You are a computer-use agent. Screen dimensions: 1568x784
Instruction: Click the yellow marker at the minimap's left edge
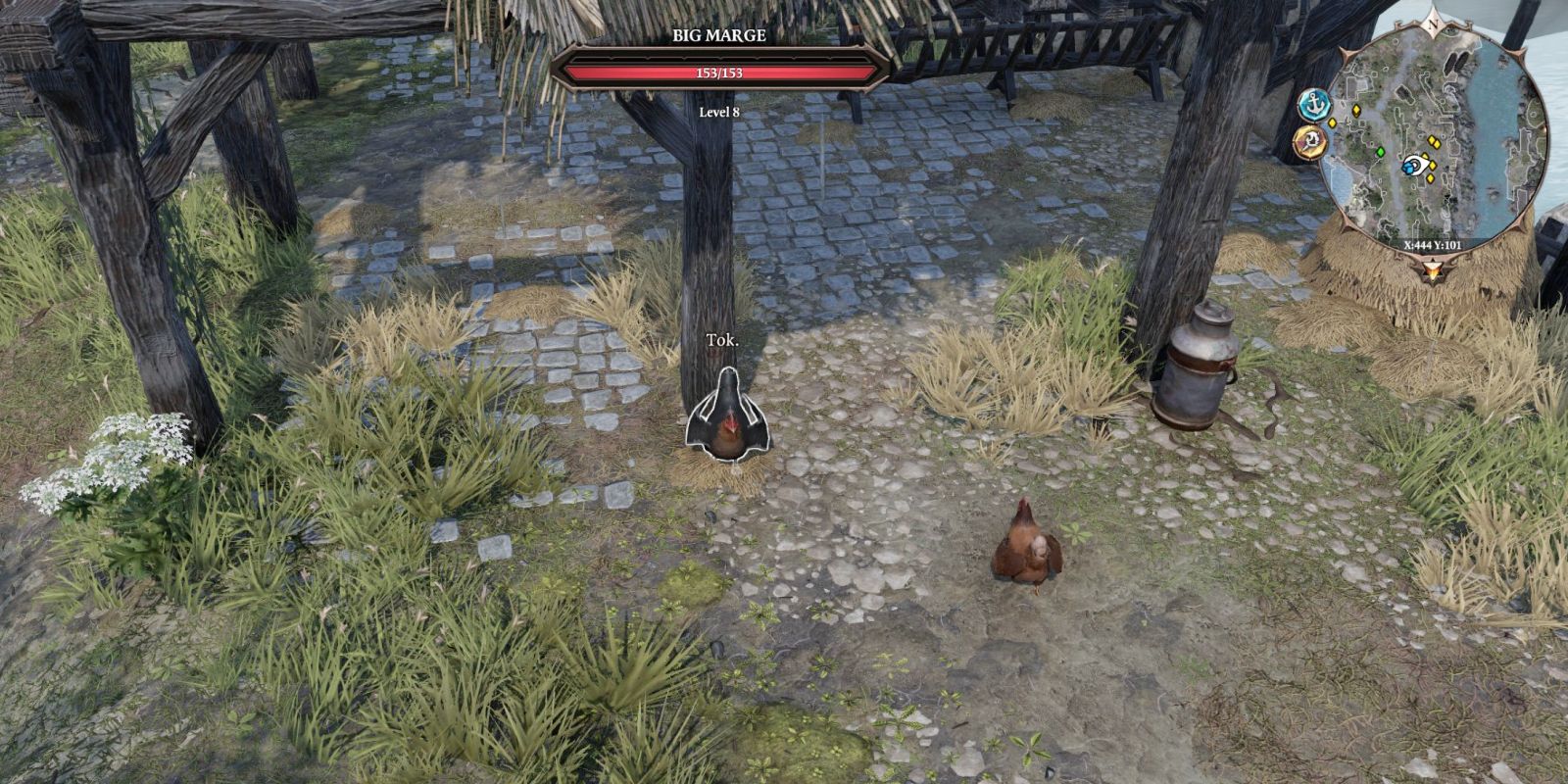pos(1333,122)
